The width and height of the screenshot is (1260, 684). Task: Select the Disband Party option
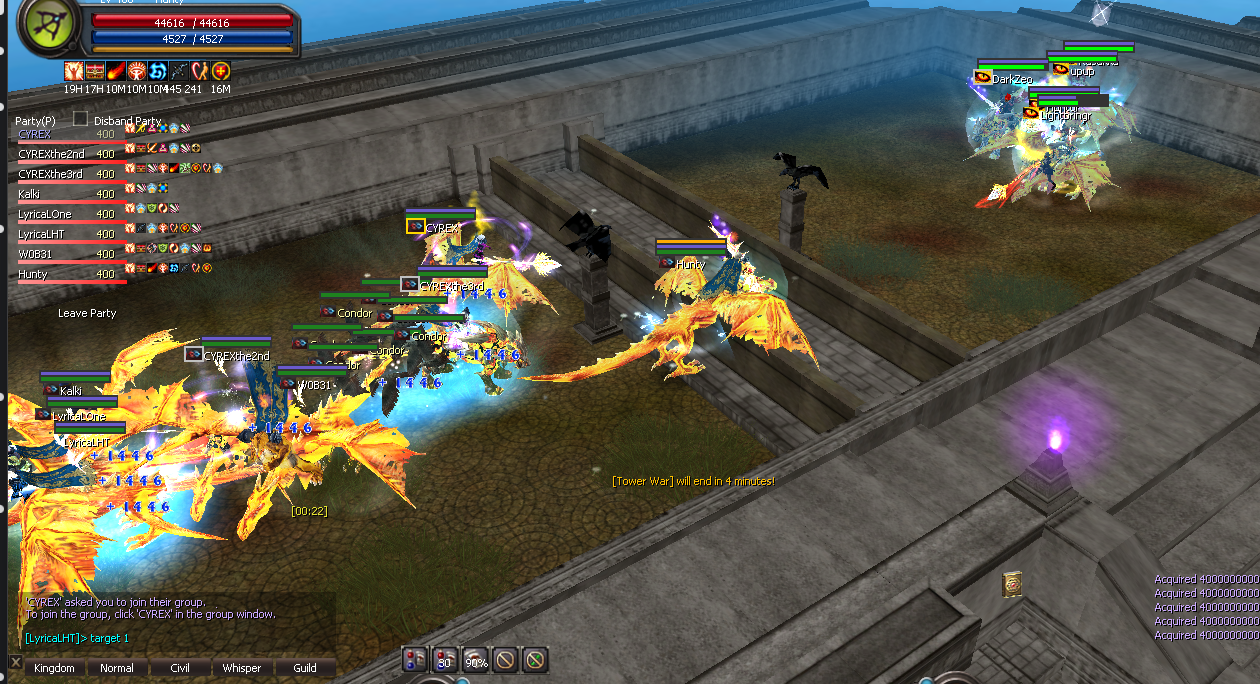coord(127,121)
